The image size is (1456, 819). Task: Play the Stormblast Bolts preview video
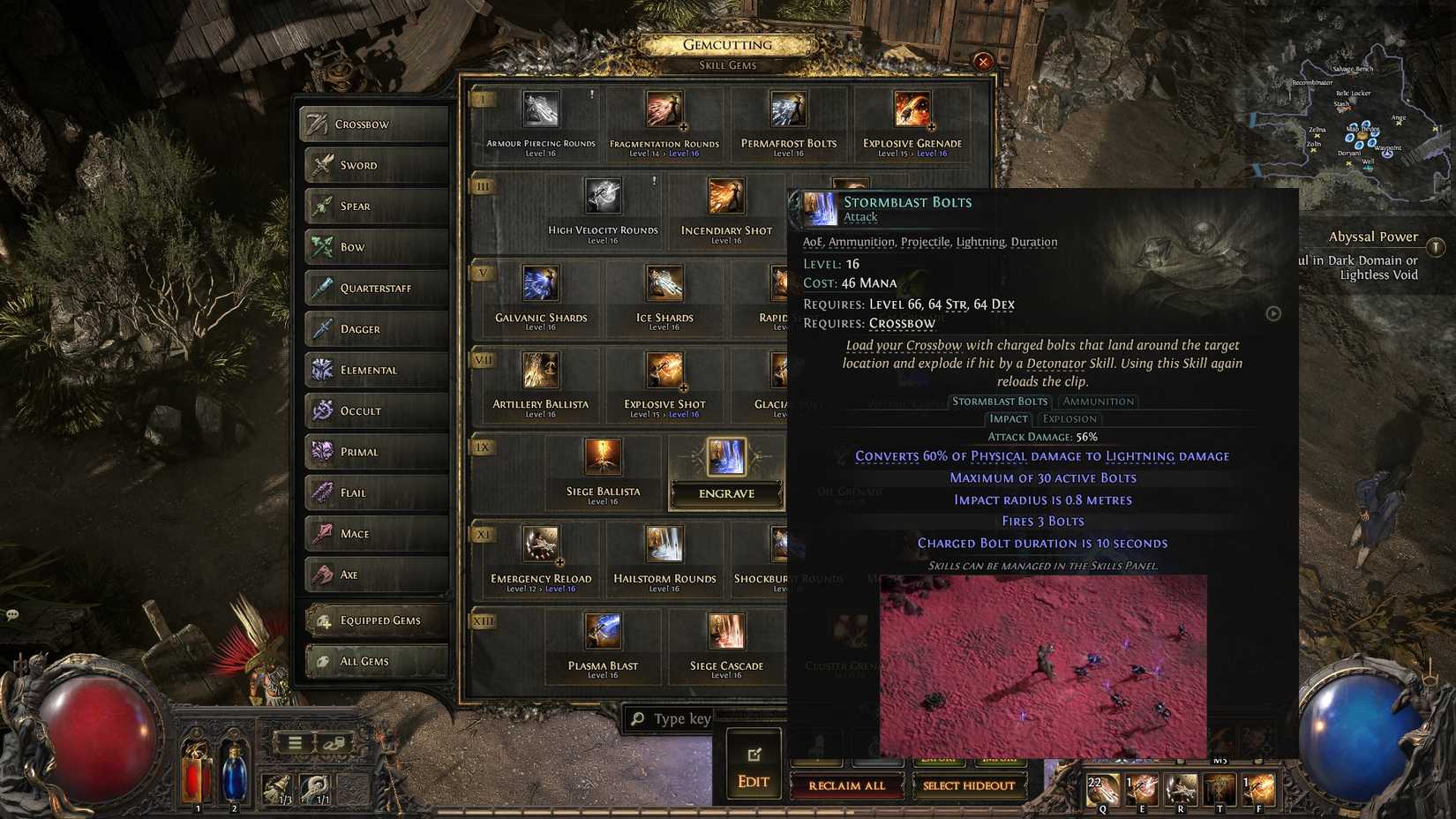pos(1273,313)
